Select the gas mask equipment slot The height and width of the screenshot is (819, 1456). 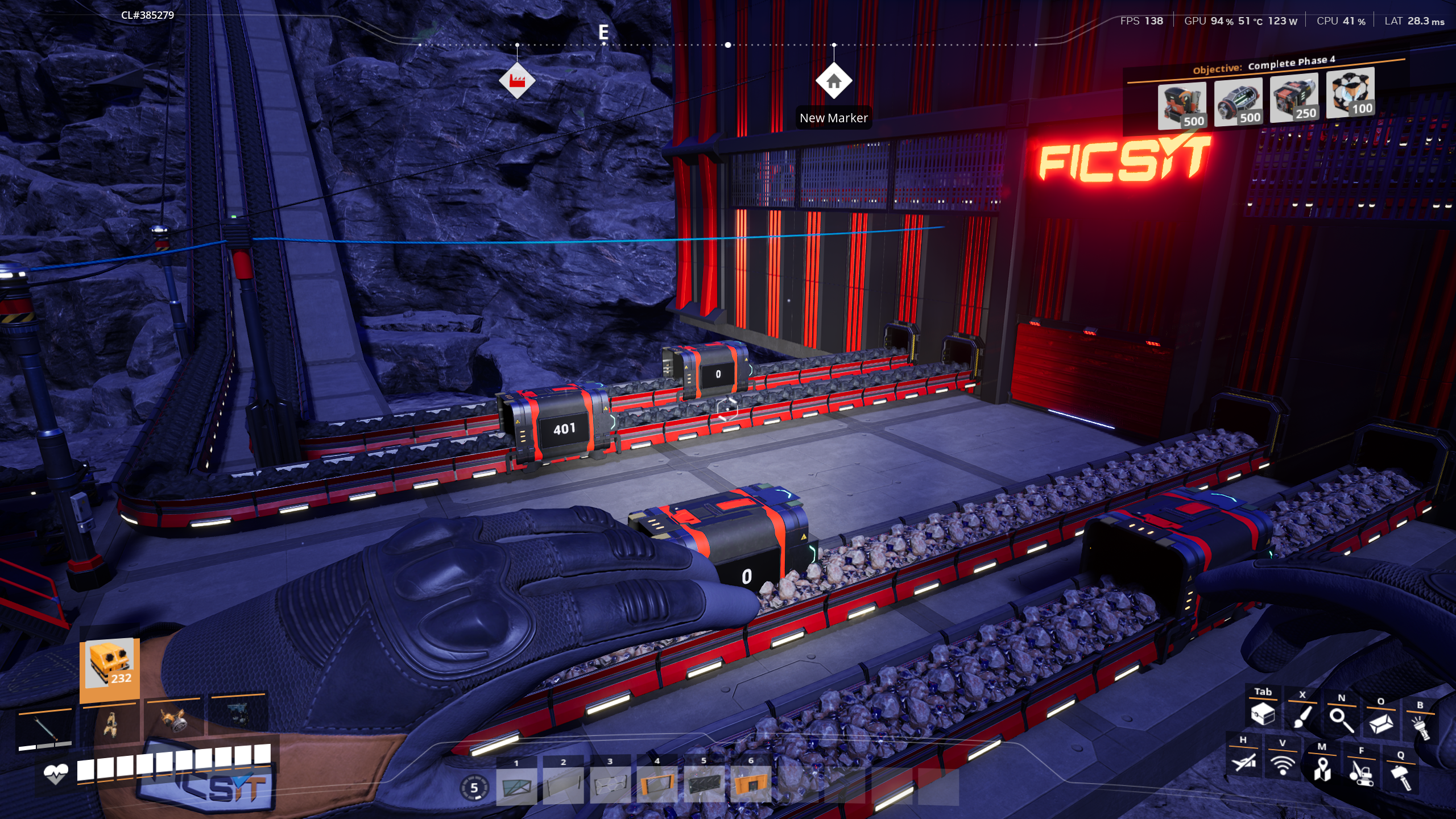[x=173, y=721]
